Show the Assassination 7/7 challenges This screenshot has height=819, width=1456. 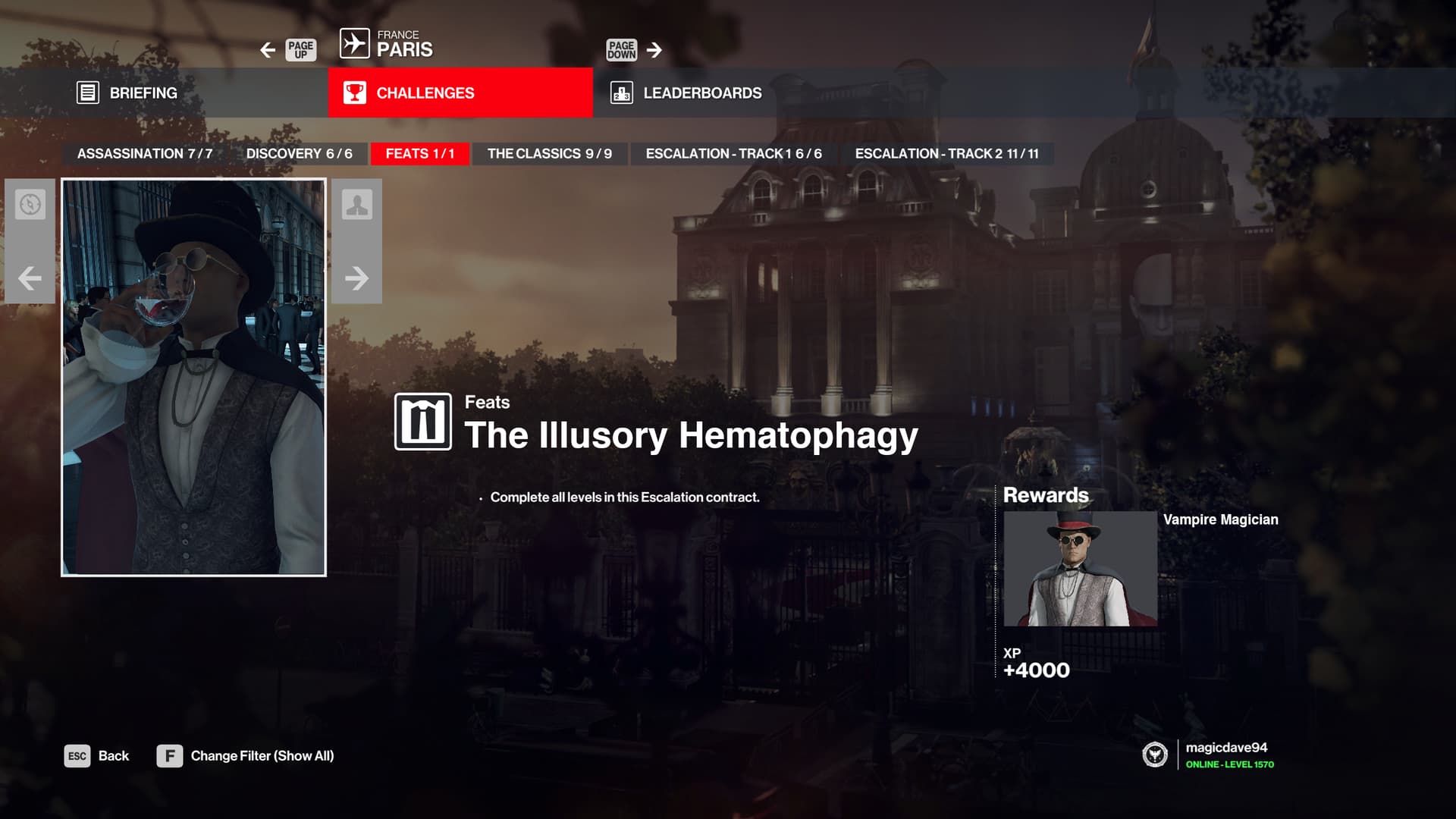pos(145,153)
